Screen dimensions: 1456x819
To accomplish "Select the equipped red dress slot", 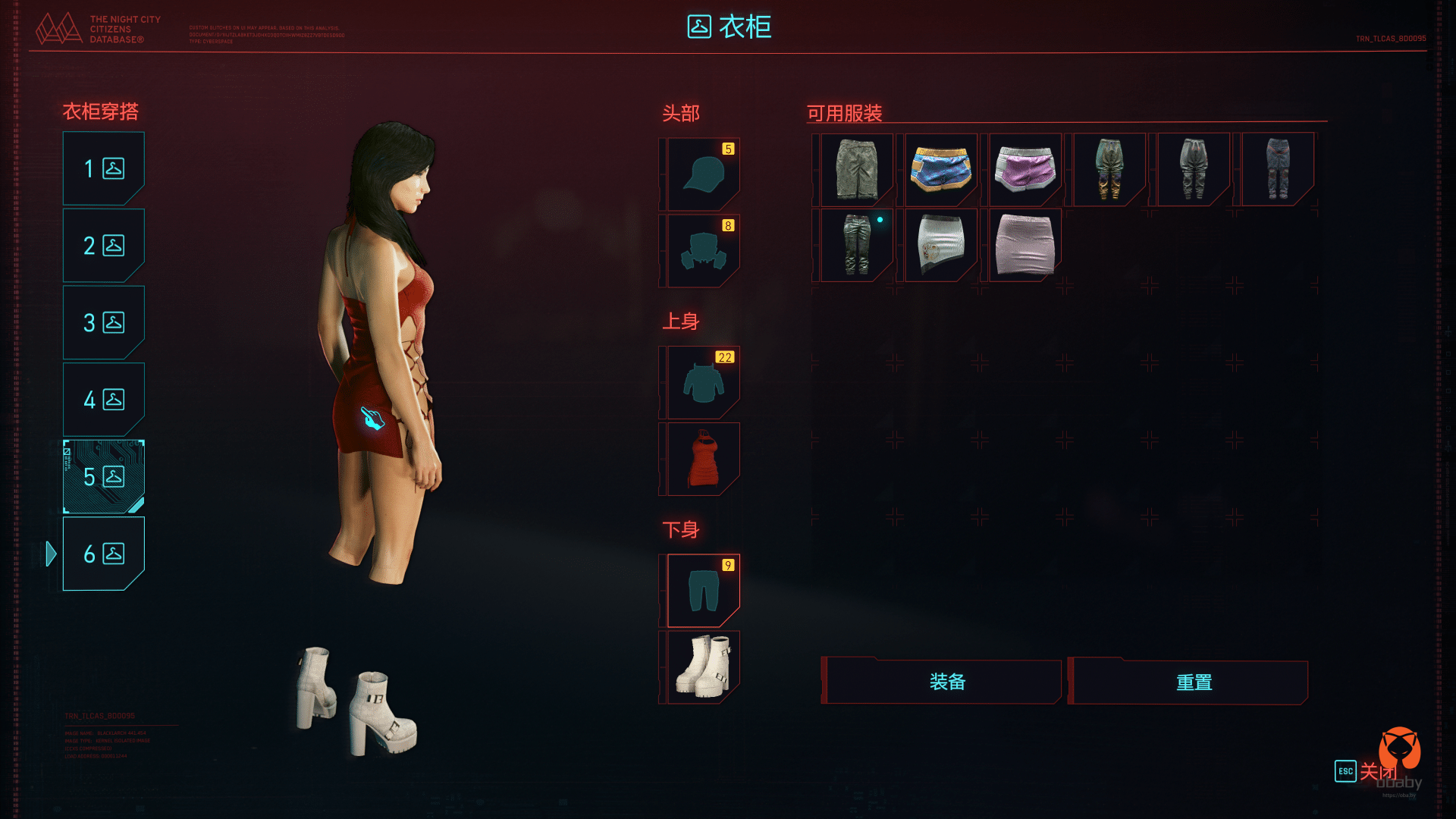I will pyautogui.click(x=703, y=460).
